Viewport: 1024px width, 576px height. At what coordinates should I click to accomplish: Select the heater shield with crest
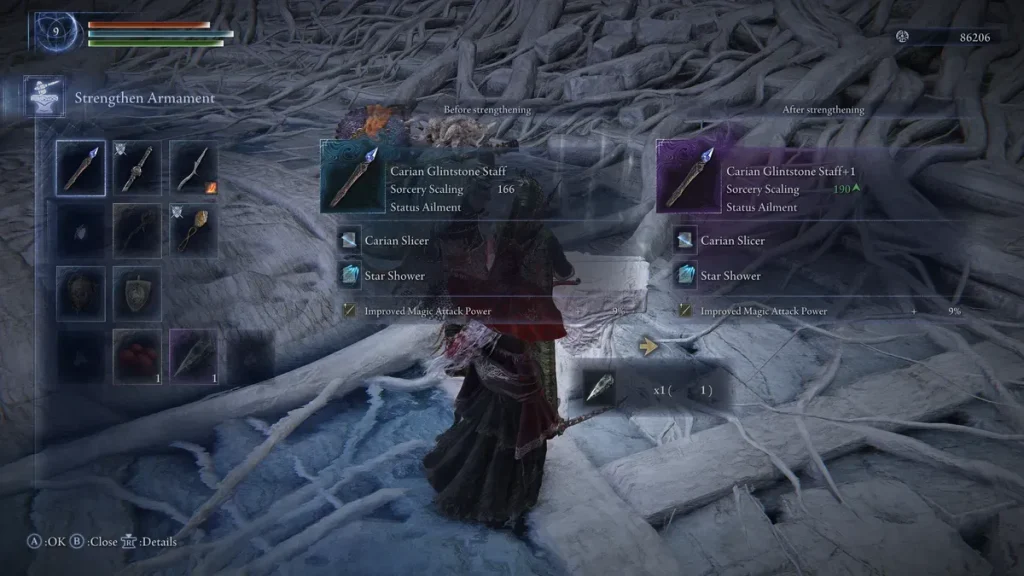coord(137,292)
